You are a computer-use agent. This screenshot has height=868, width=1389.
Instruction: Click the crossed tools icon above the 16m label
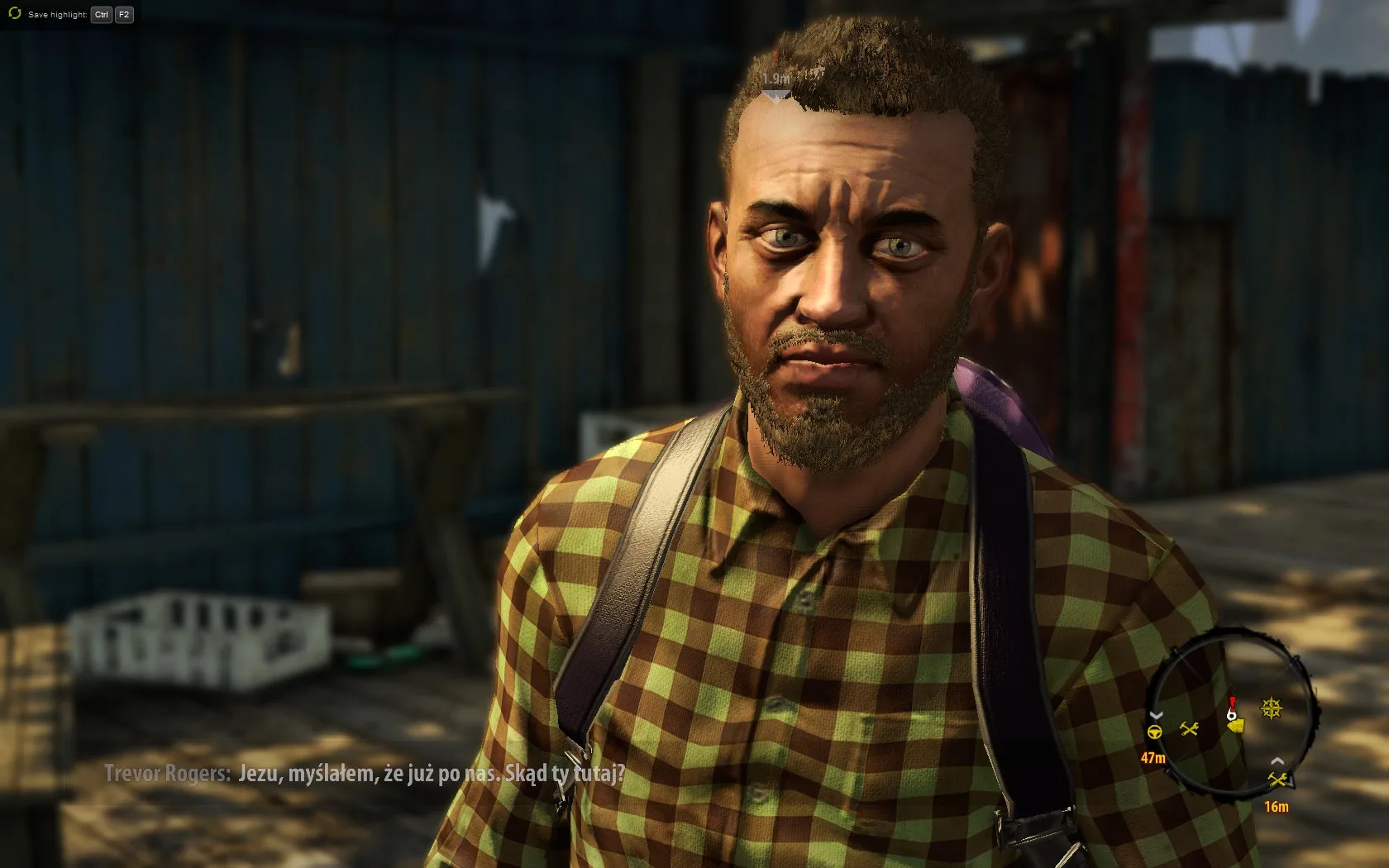click(1279, 780)
